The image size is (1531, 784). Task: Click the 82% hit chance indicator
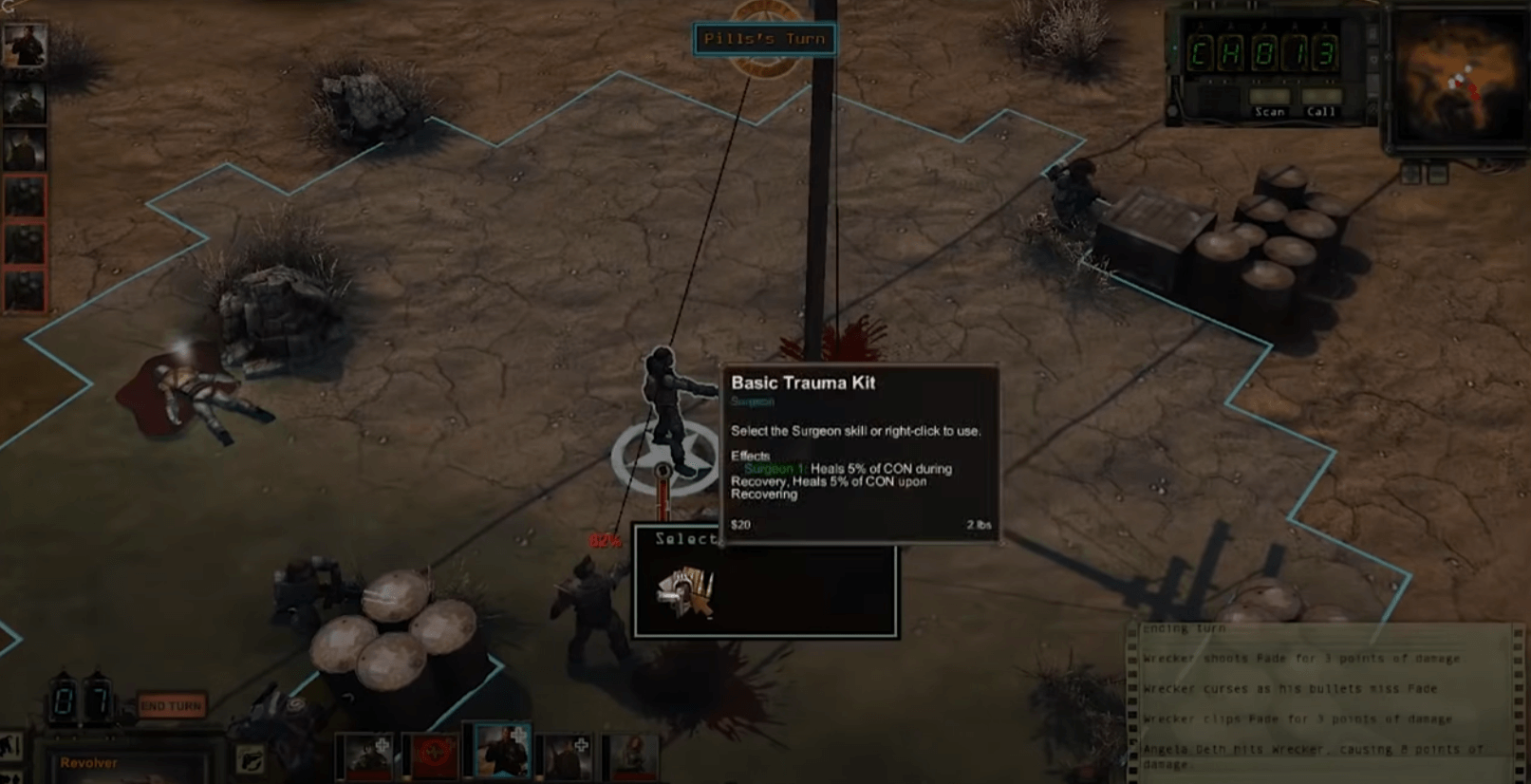606,541
